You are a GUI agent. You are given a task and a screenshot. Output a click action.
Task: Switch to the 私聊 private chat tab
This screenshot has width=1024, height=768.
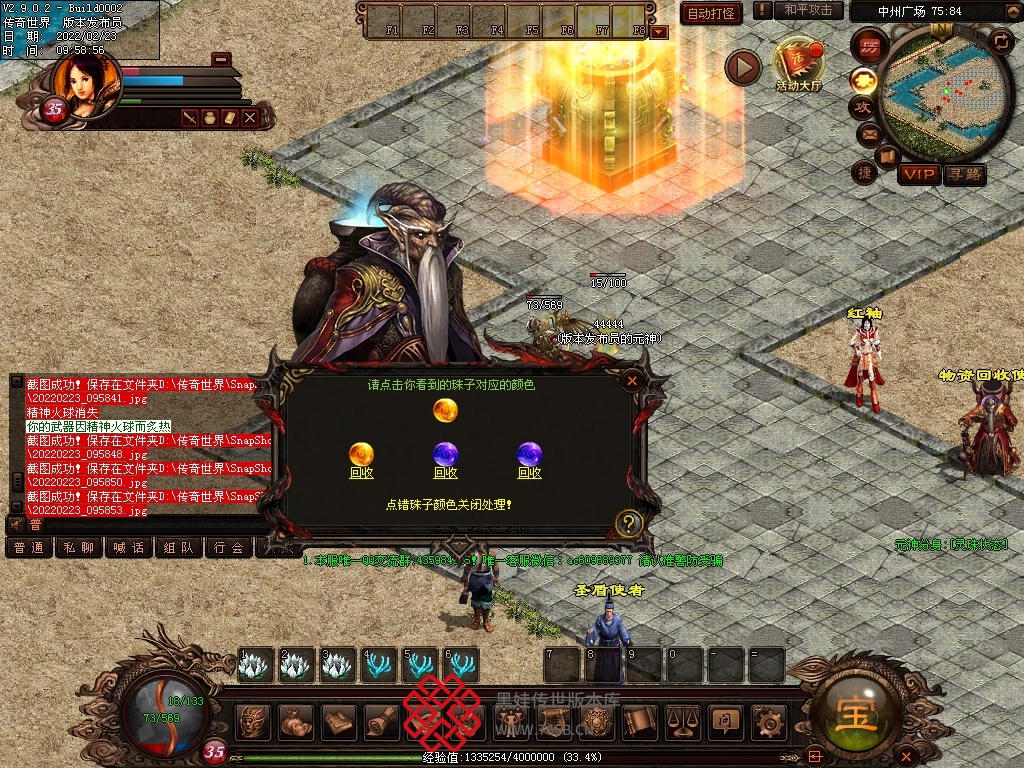click(x=79, y=547)
